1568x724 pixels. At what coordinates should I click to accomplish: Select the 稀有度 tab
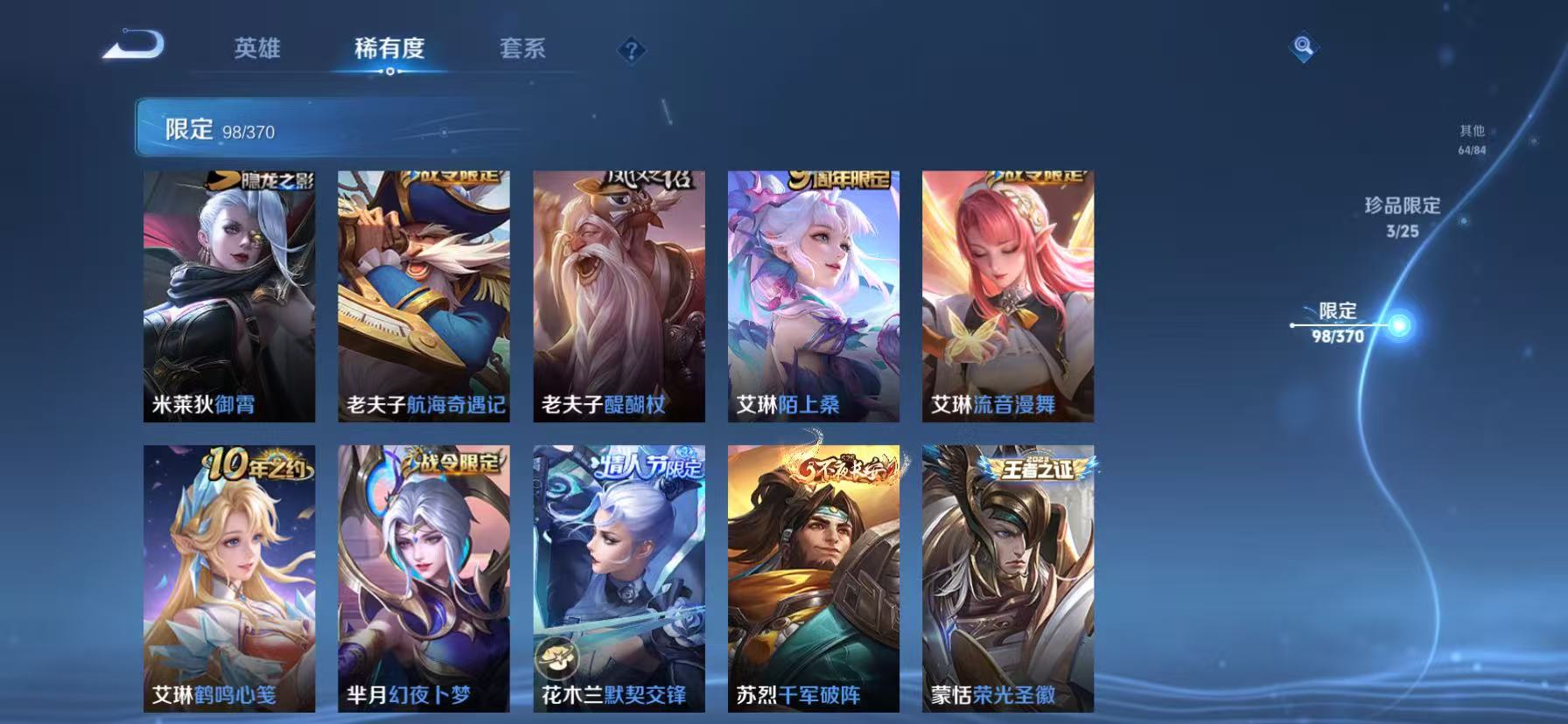coord(389,50)
